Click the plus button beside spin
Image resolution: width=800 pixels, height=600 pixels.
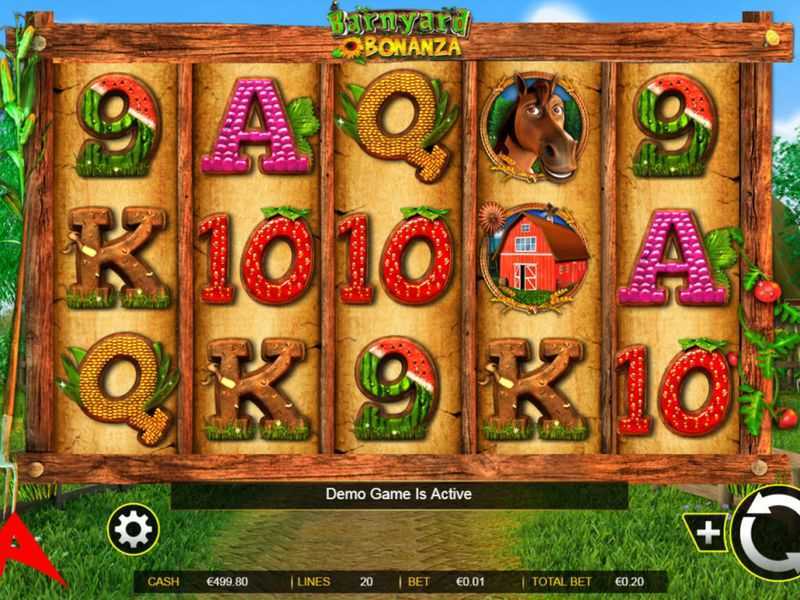coord(708,533)
